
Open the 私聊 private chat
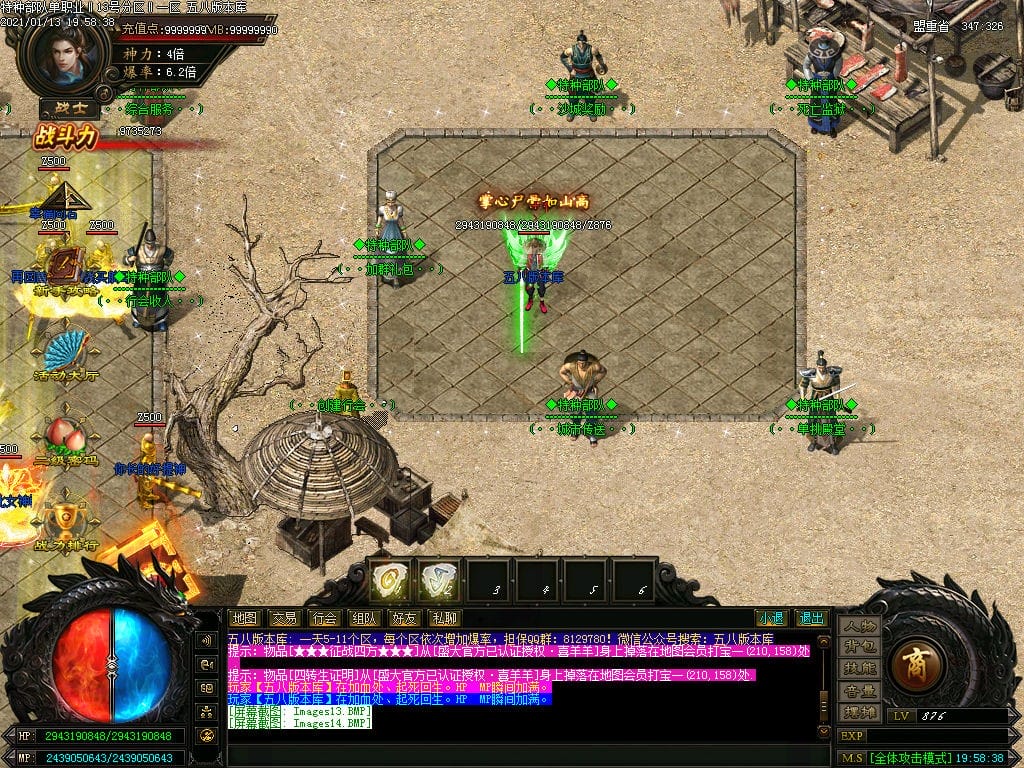click(x=443, y=618)
